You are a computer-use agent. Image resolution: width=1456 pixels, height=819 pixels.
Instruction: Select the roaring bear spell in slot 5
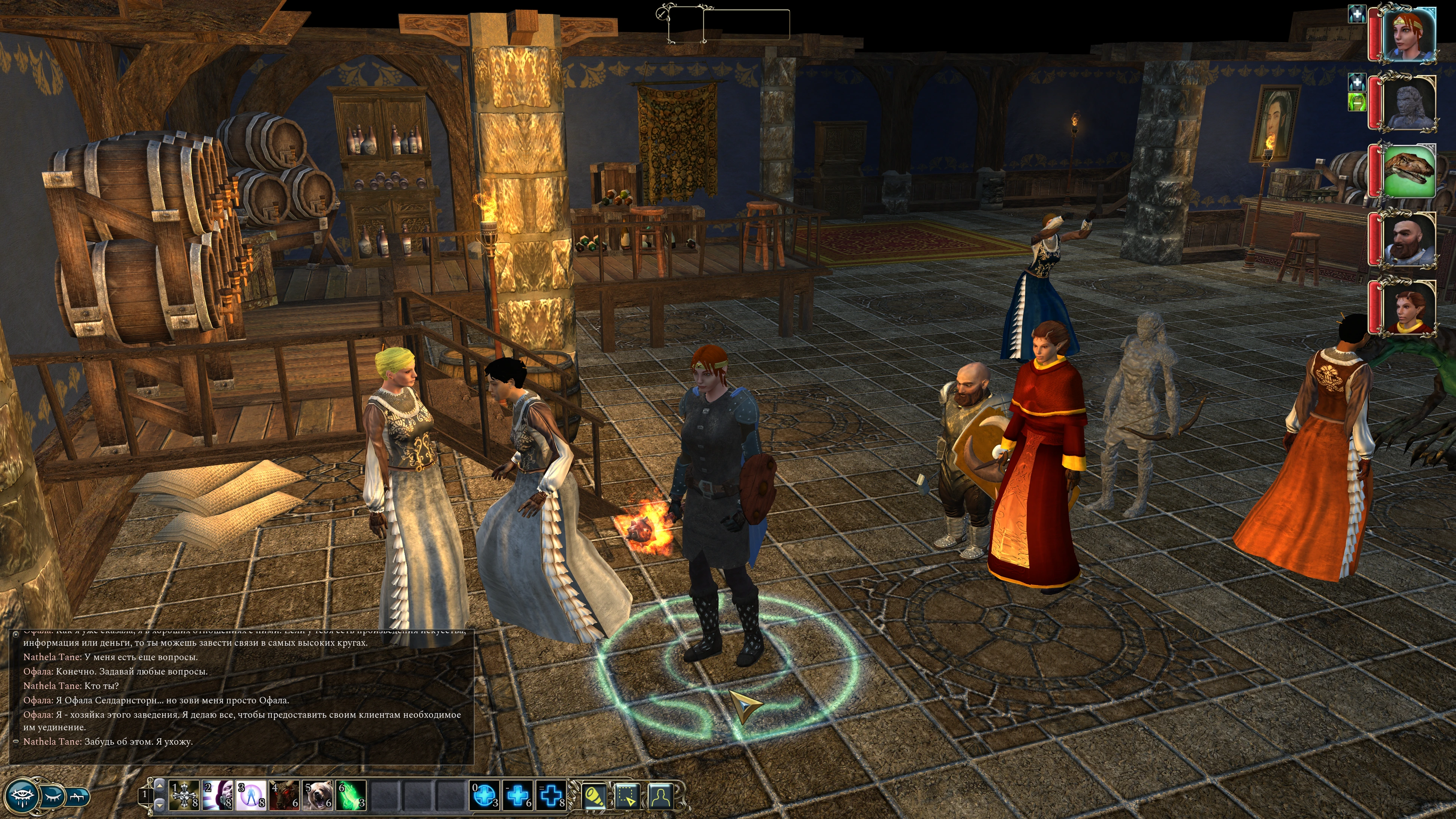[318, 795]
